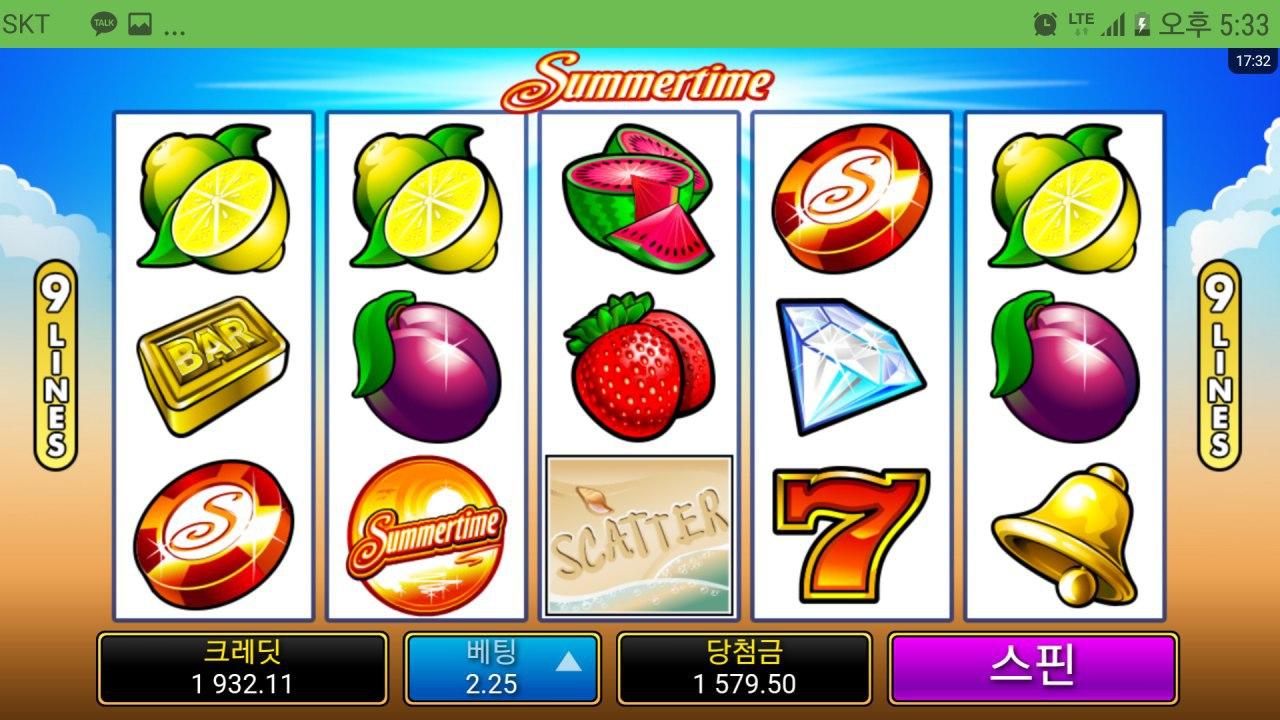
Task: Open the KakaoTalk notification icon
Action: point(103,24)
